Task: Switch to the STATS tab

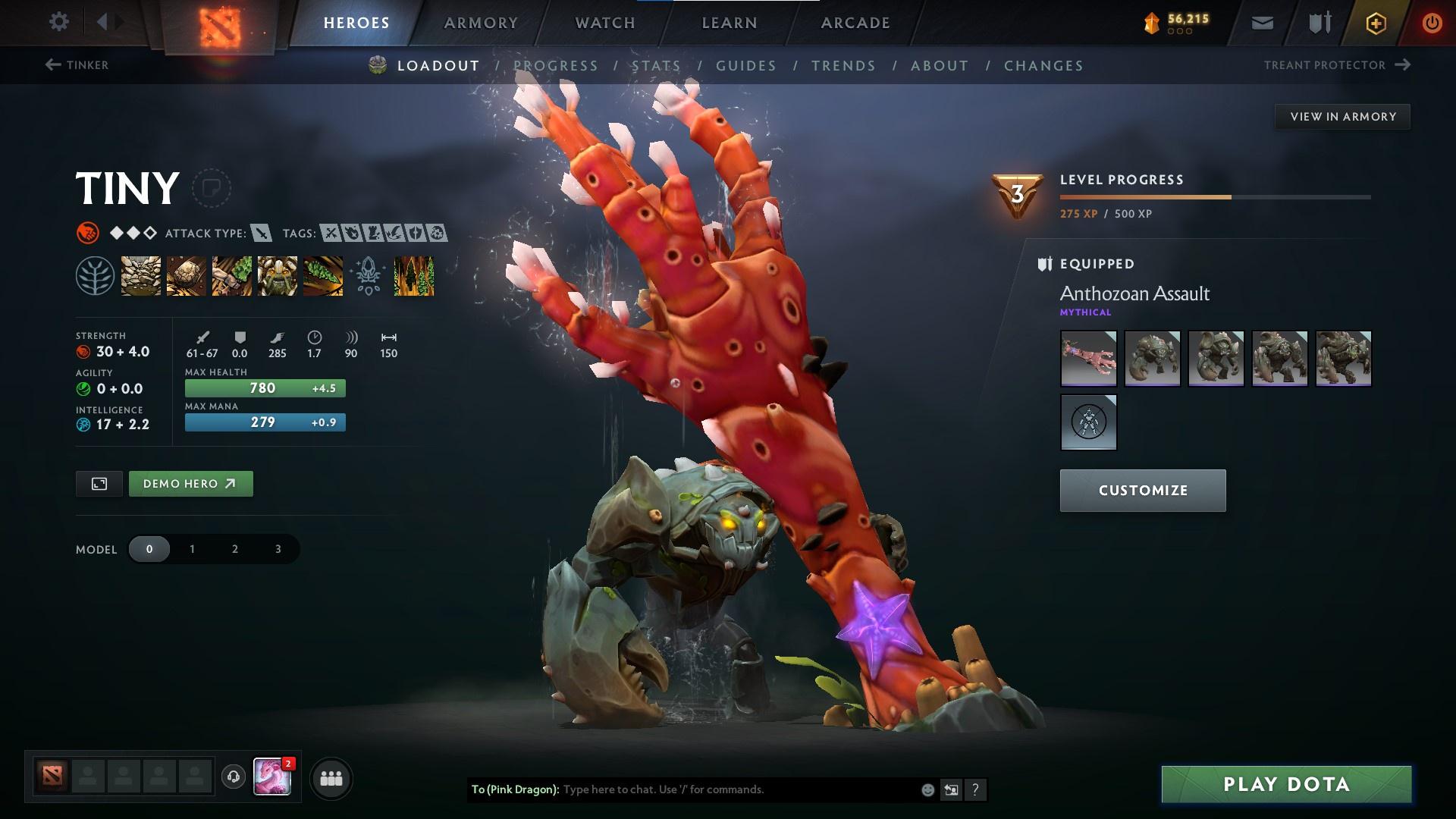Action: coord(657,66)
